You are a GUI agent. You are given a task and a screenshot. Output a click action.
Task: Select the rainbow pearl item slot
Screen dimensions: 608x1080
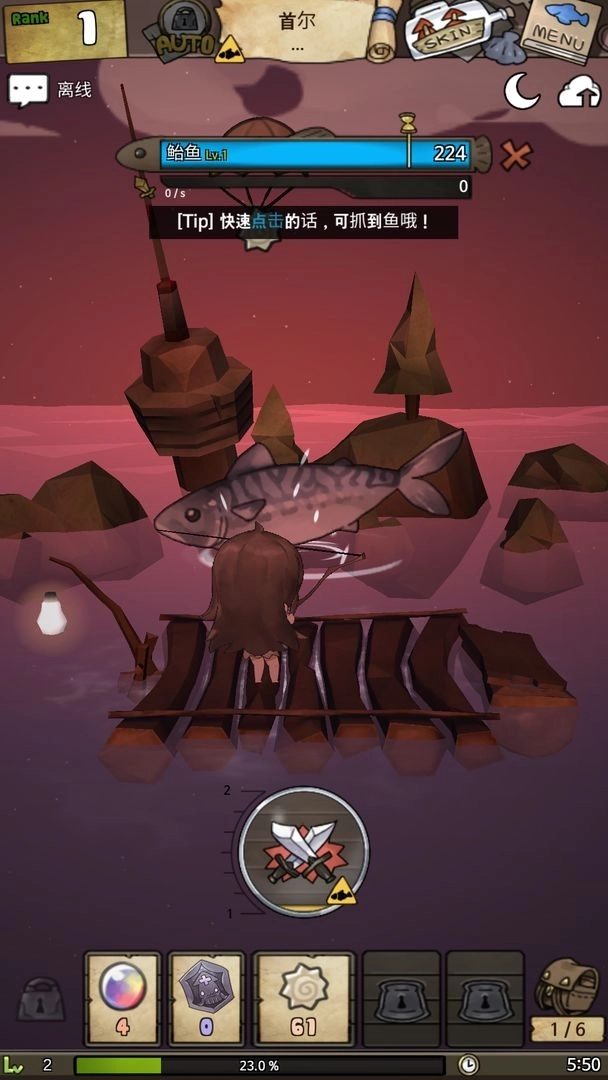123,997
